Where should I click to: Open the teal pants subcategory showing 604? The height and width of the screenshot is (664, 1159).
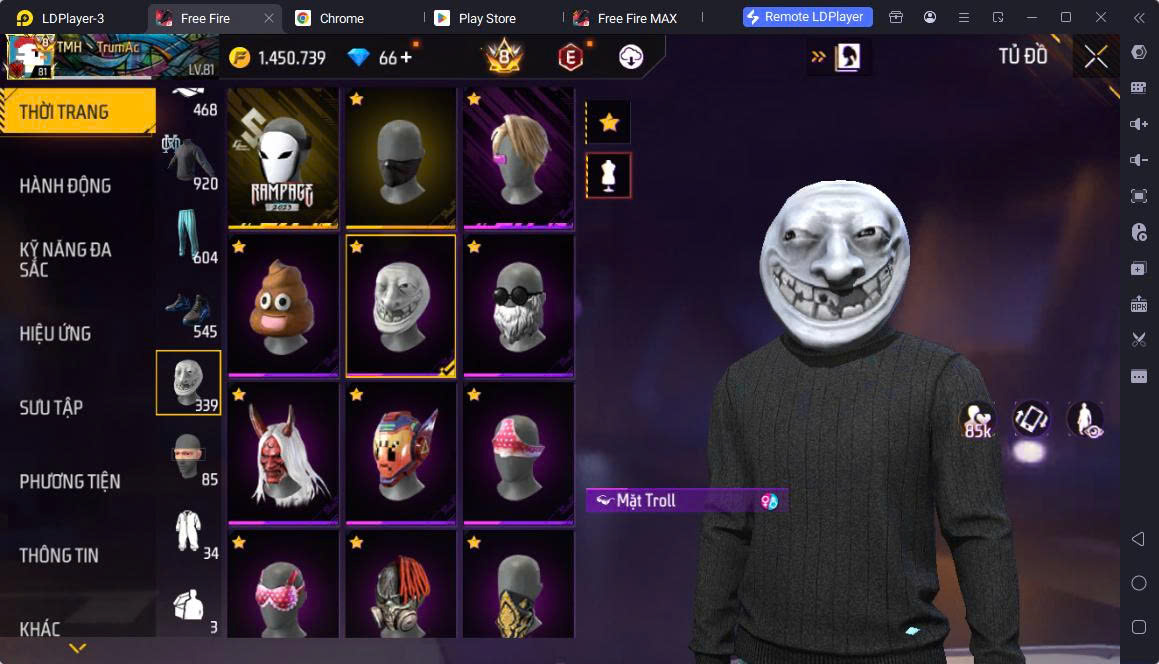[189, 237]
